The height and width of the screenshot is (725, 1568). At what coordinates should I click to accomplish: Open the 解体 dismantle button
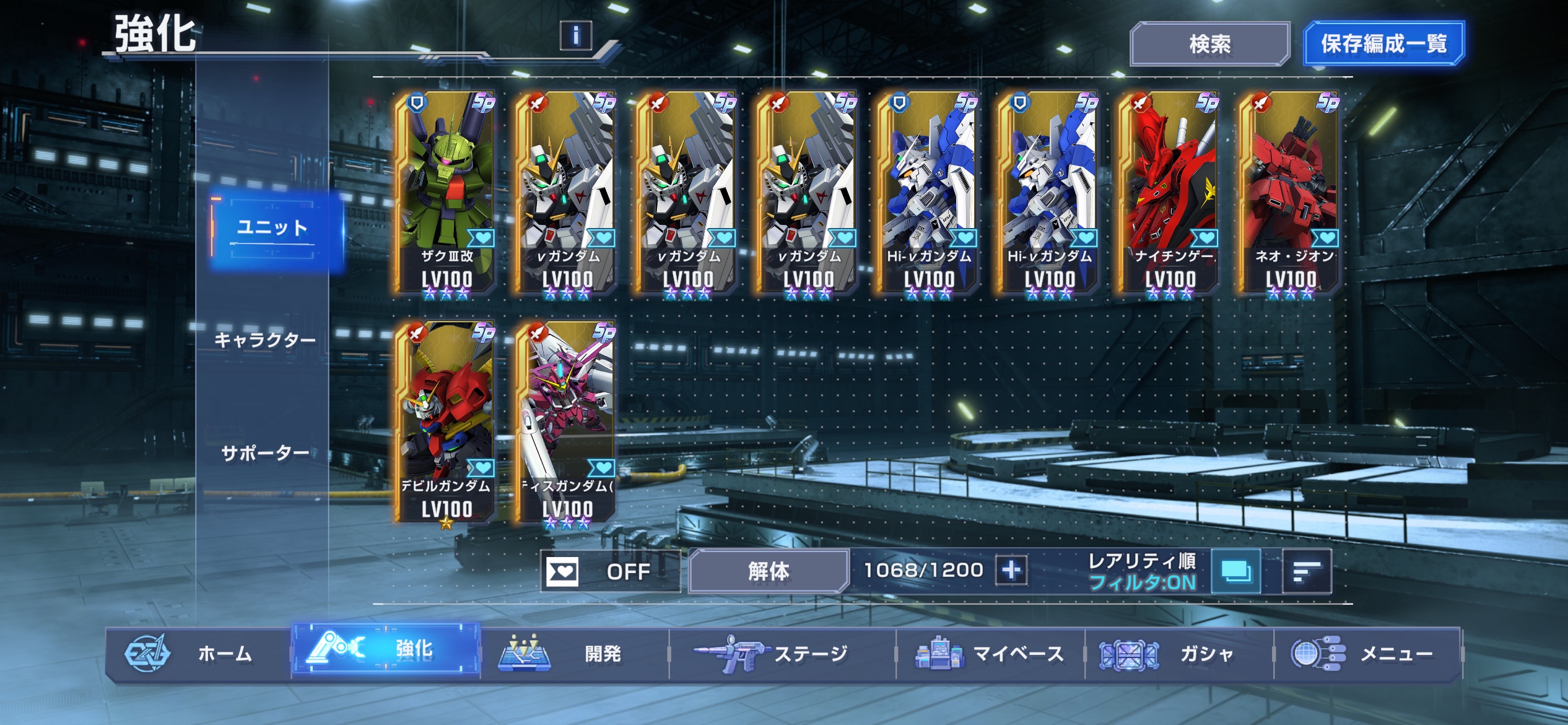(768, 571)
